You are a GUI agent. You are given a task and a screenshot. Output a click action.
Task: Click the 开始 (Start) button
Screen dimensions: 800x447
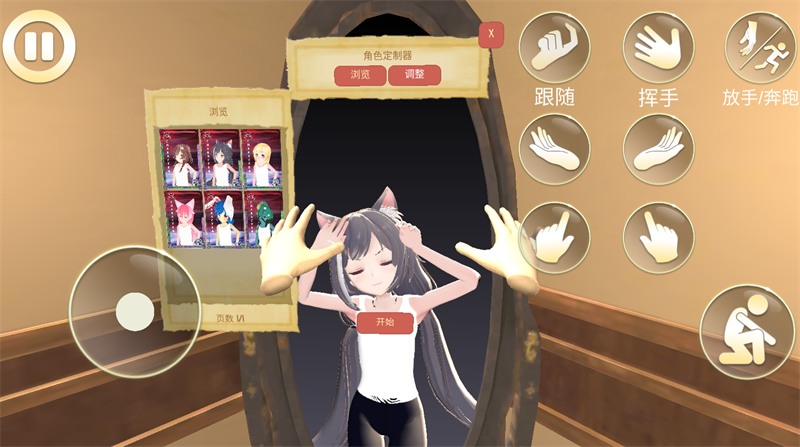click(385, 322)
